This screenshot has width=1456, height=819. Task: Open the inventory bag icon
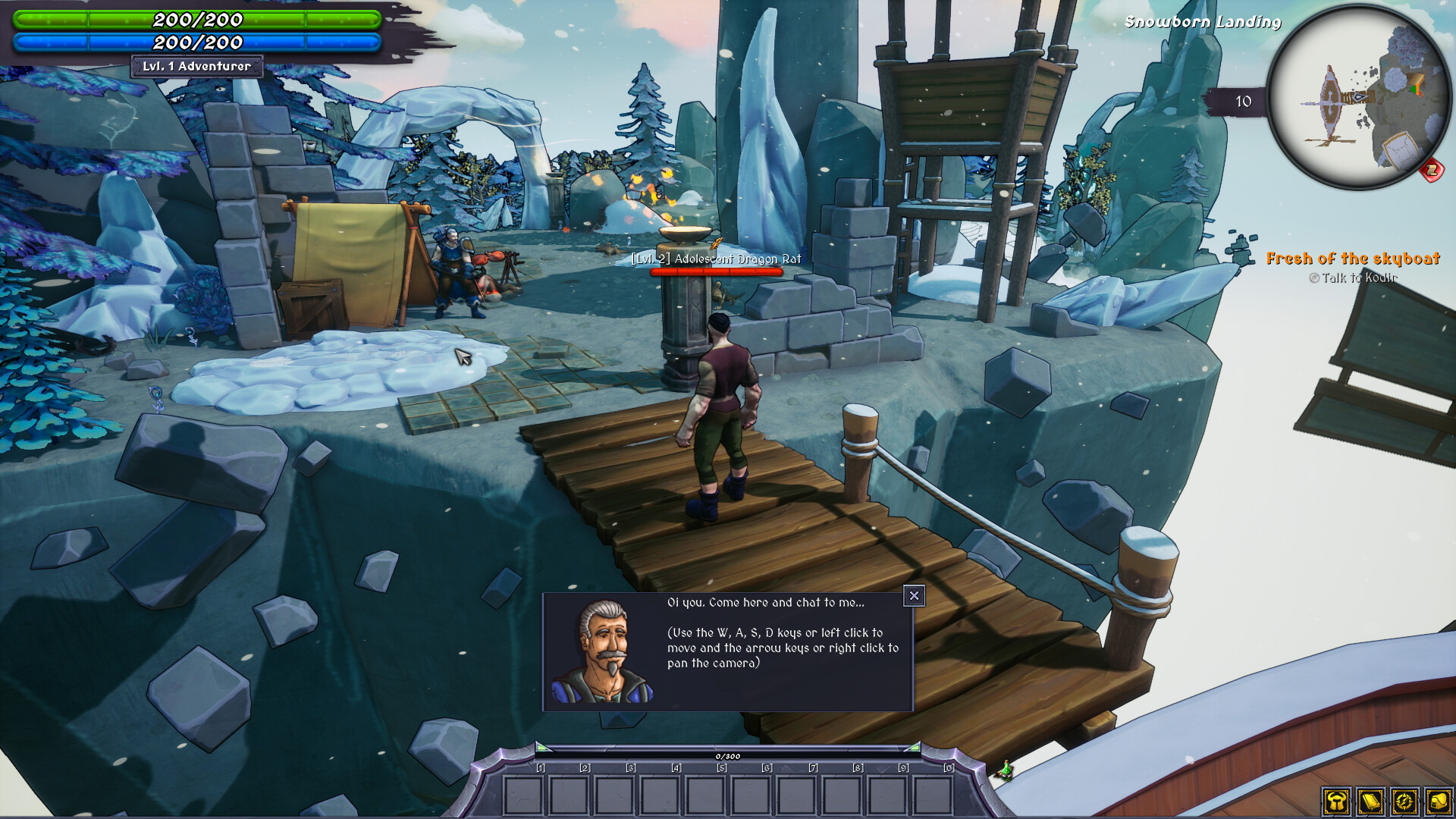click(x=1439, y=802)
